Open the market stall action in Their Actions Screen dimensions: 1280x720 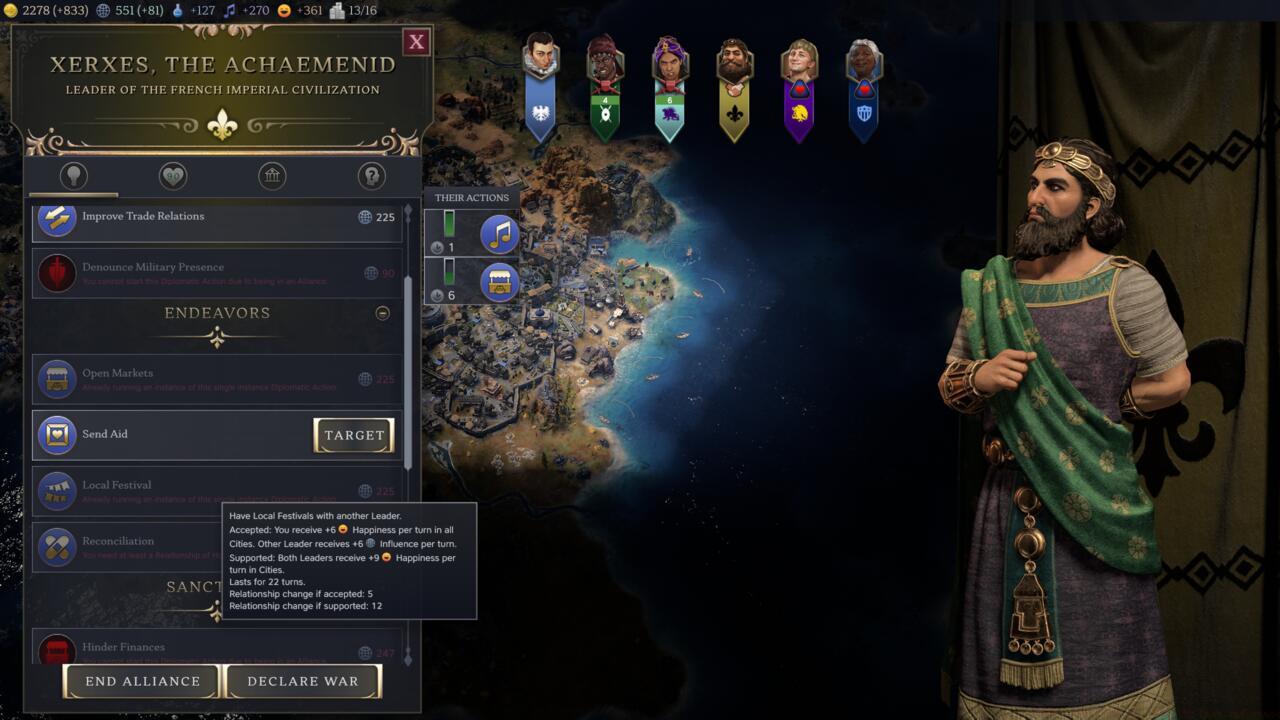click(x=499, y=282)
